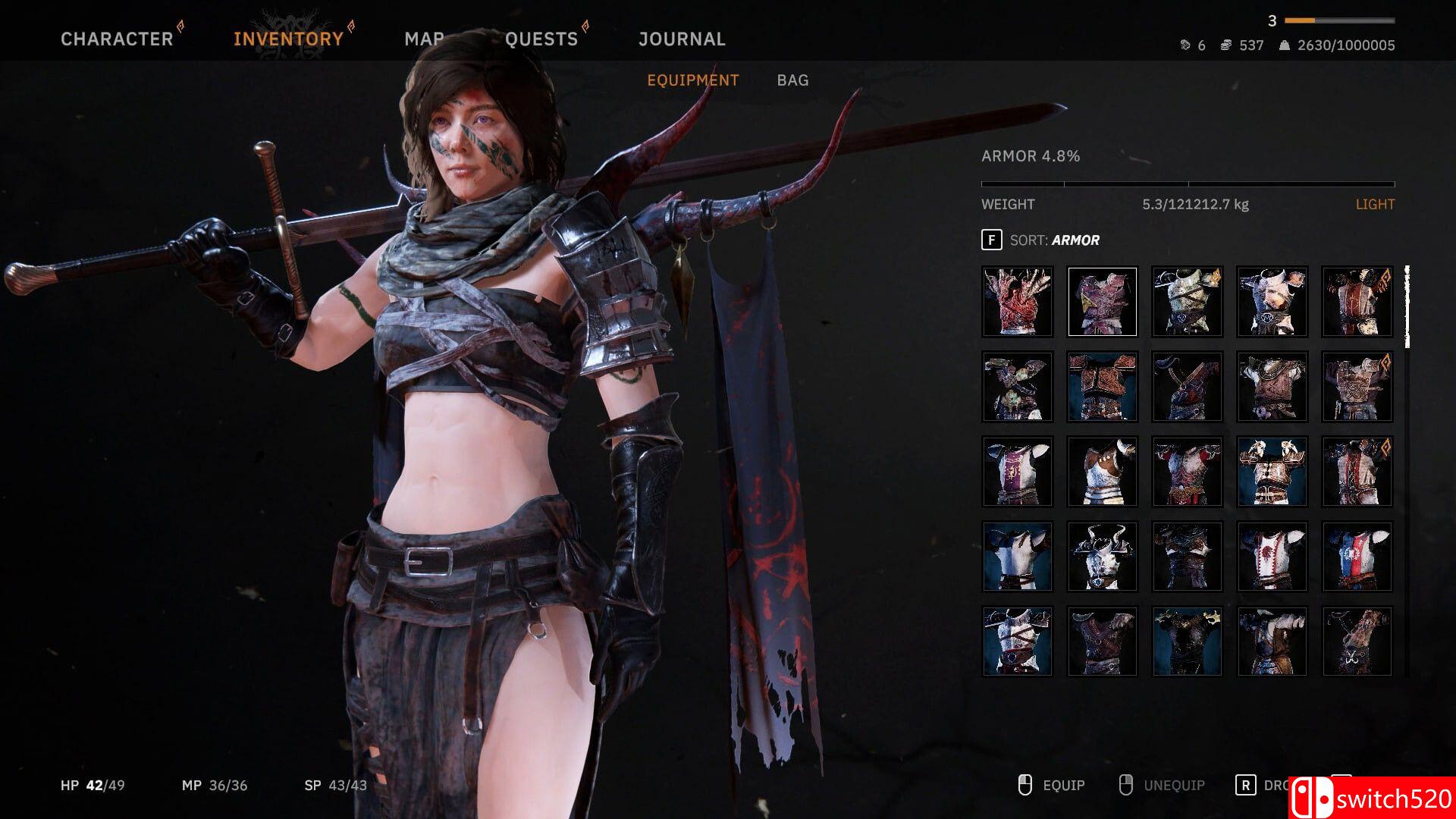Image resolution: width=1456 pixels, height=819 pixels.
Task: Pick the armor with raised clawed gauntlets
Action: pos(1272,471)
